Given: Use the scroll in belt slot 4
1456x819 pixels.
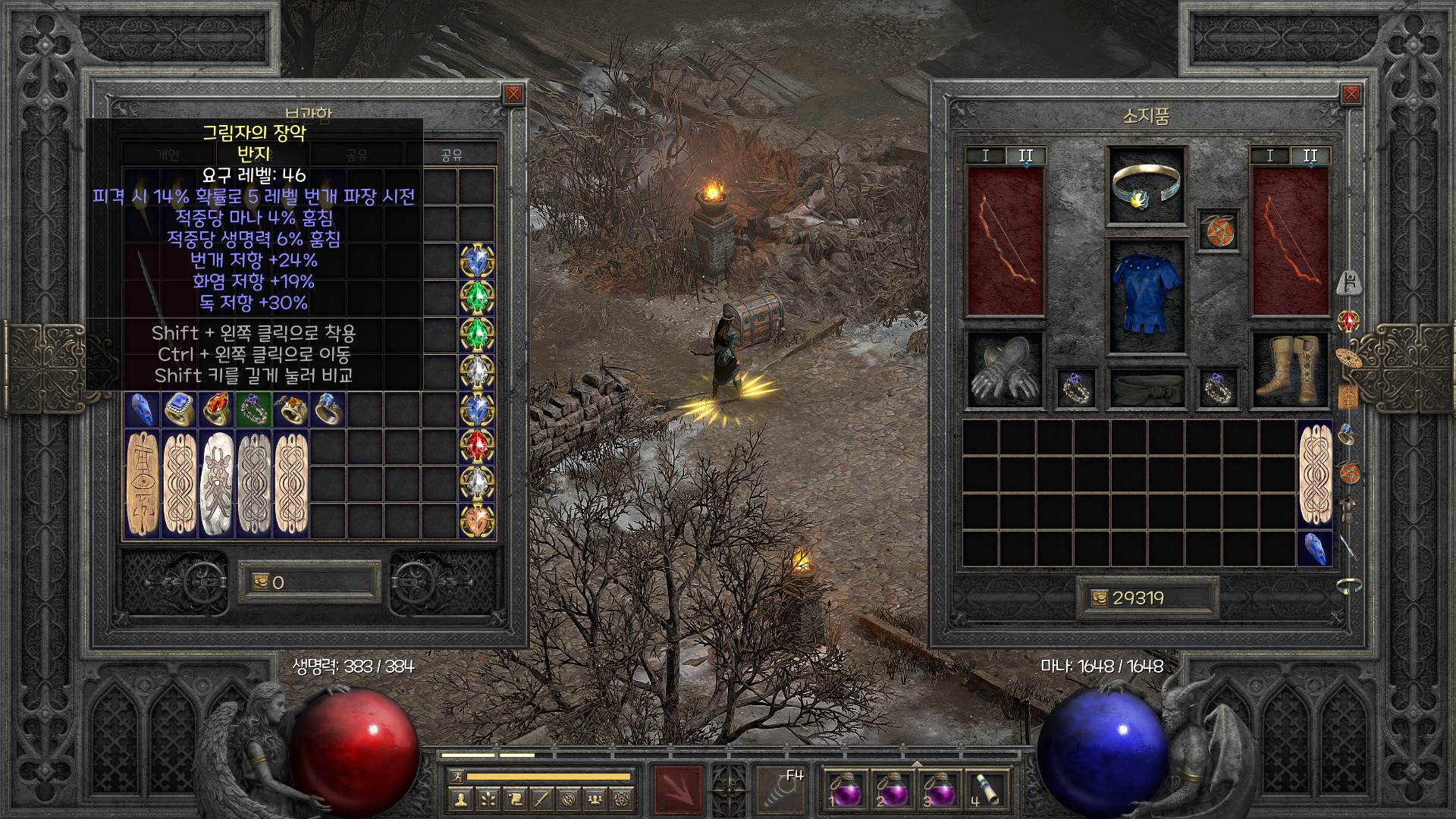Looking at the screenshot, I should coord(985,791).
